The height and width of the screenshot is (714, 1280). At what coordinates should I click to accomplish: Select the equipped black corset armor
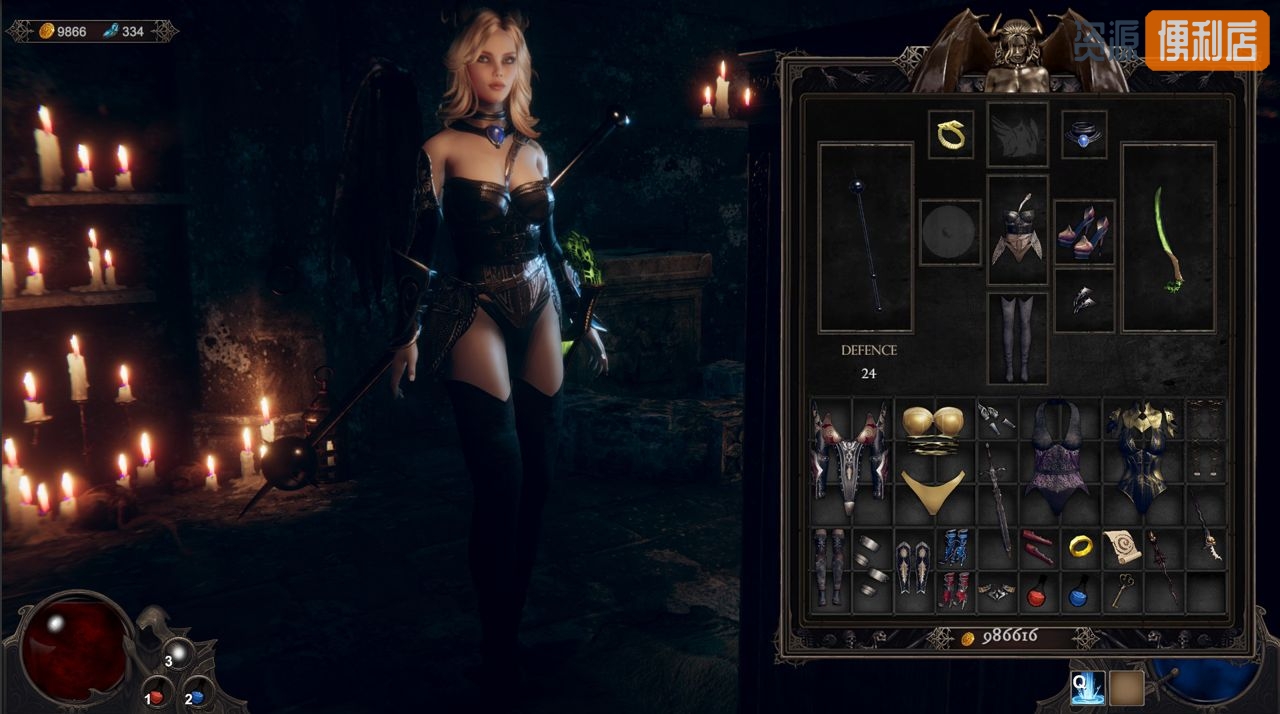click(1017, 229)
